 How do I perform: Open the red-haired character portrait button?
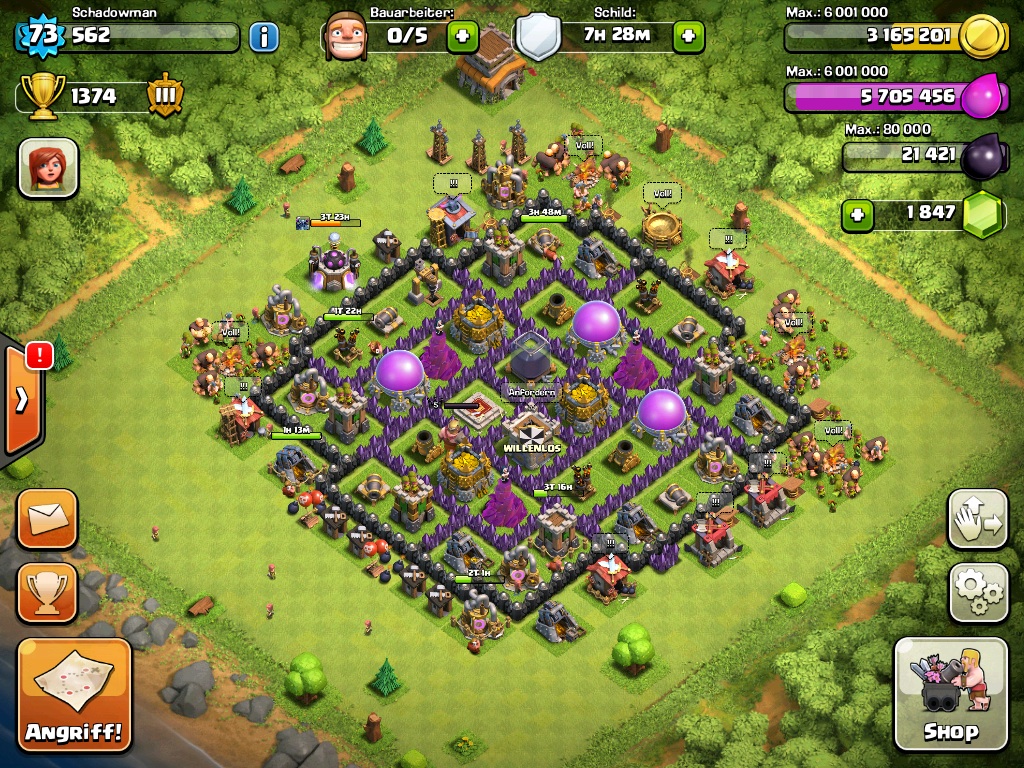48,167
